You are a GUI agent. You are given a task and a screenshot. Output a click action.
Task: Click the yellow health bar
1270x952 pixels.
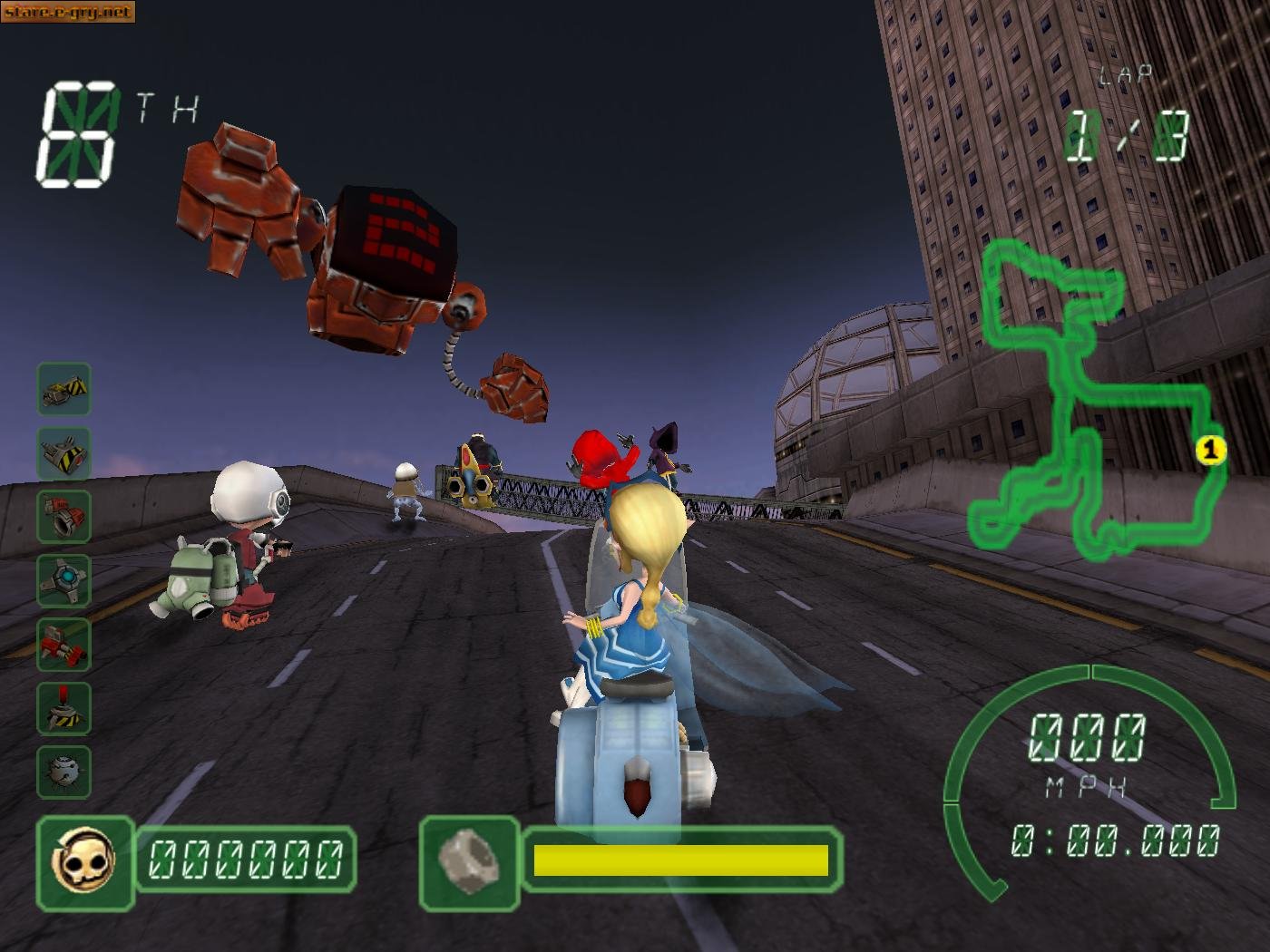[x=680, y=861]
